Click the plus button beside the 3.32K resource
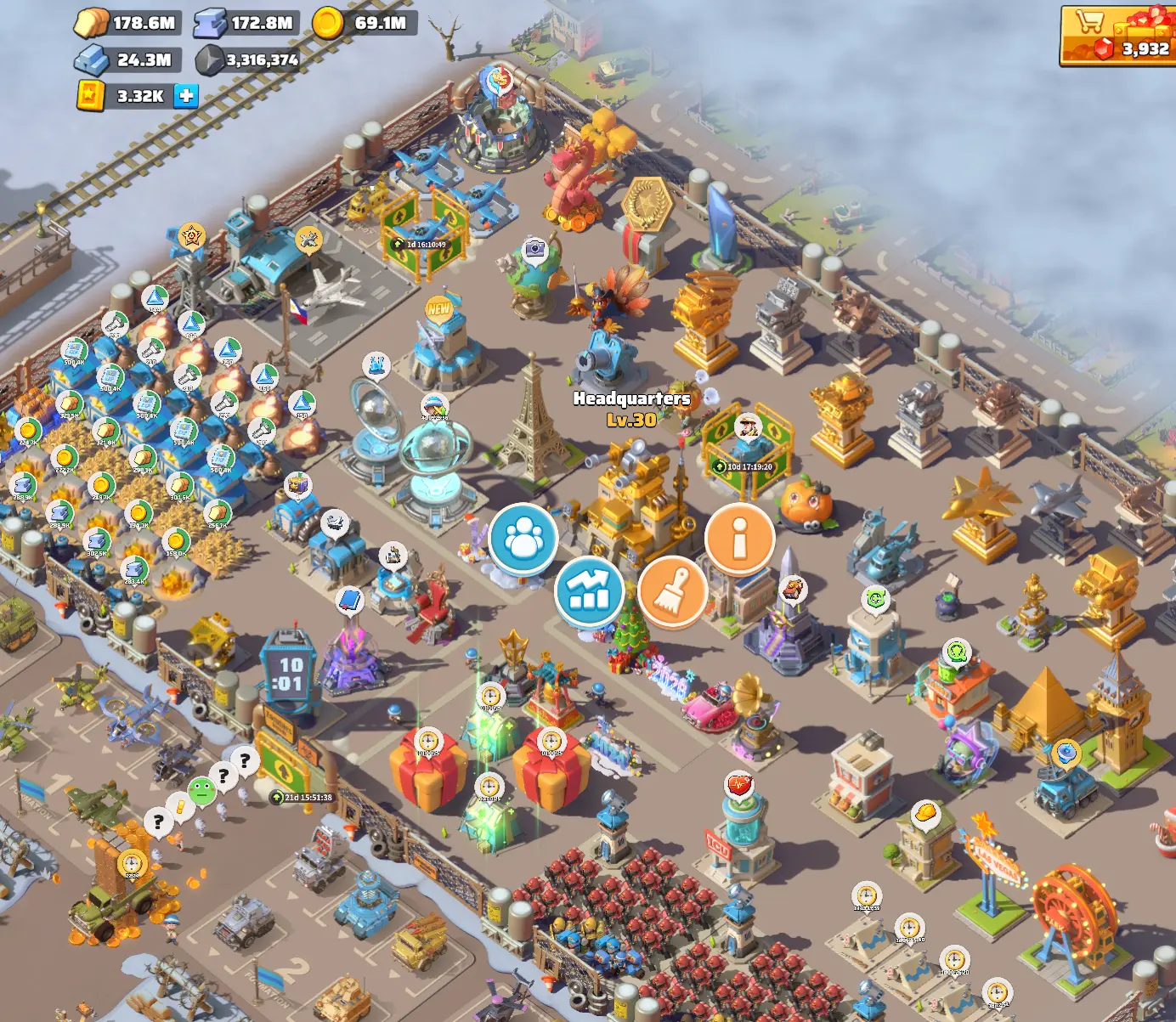This screenshot has width=1176, height=1022. tap(184, 96)
